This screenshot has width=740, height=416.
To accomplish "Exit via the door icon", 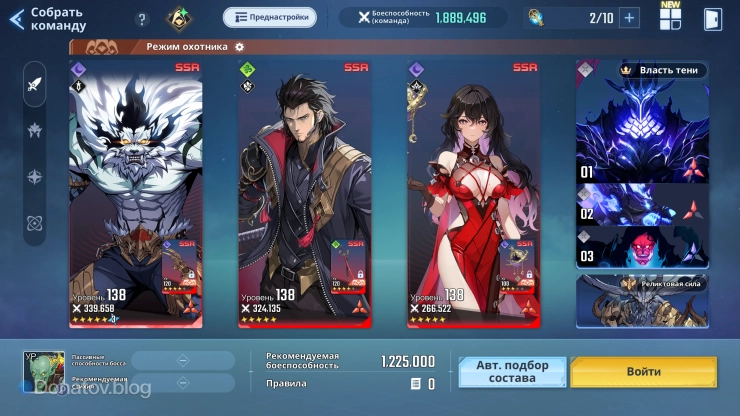I will (712, 18).
